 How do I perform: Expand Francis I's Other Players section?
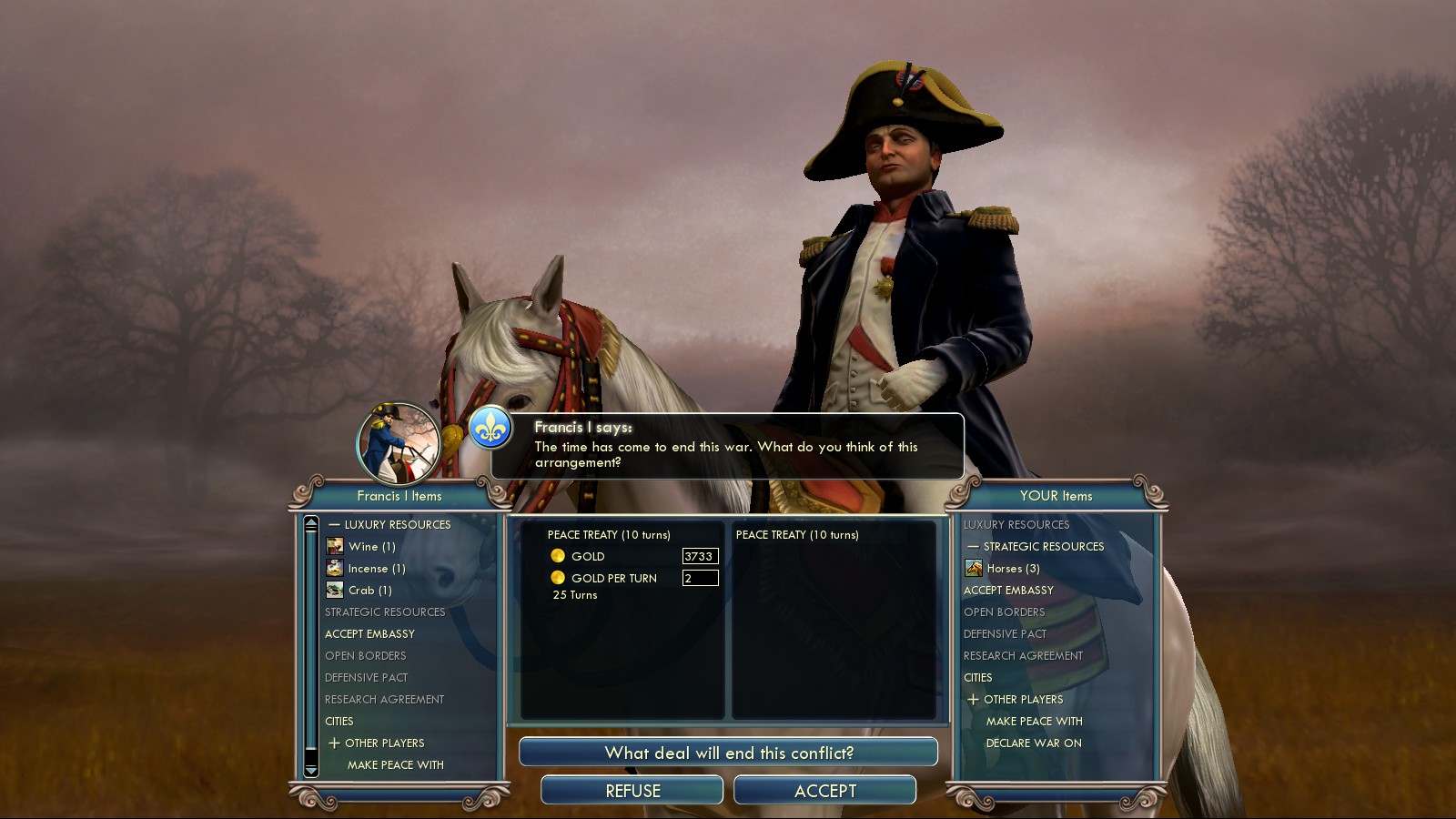334,743
